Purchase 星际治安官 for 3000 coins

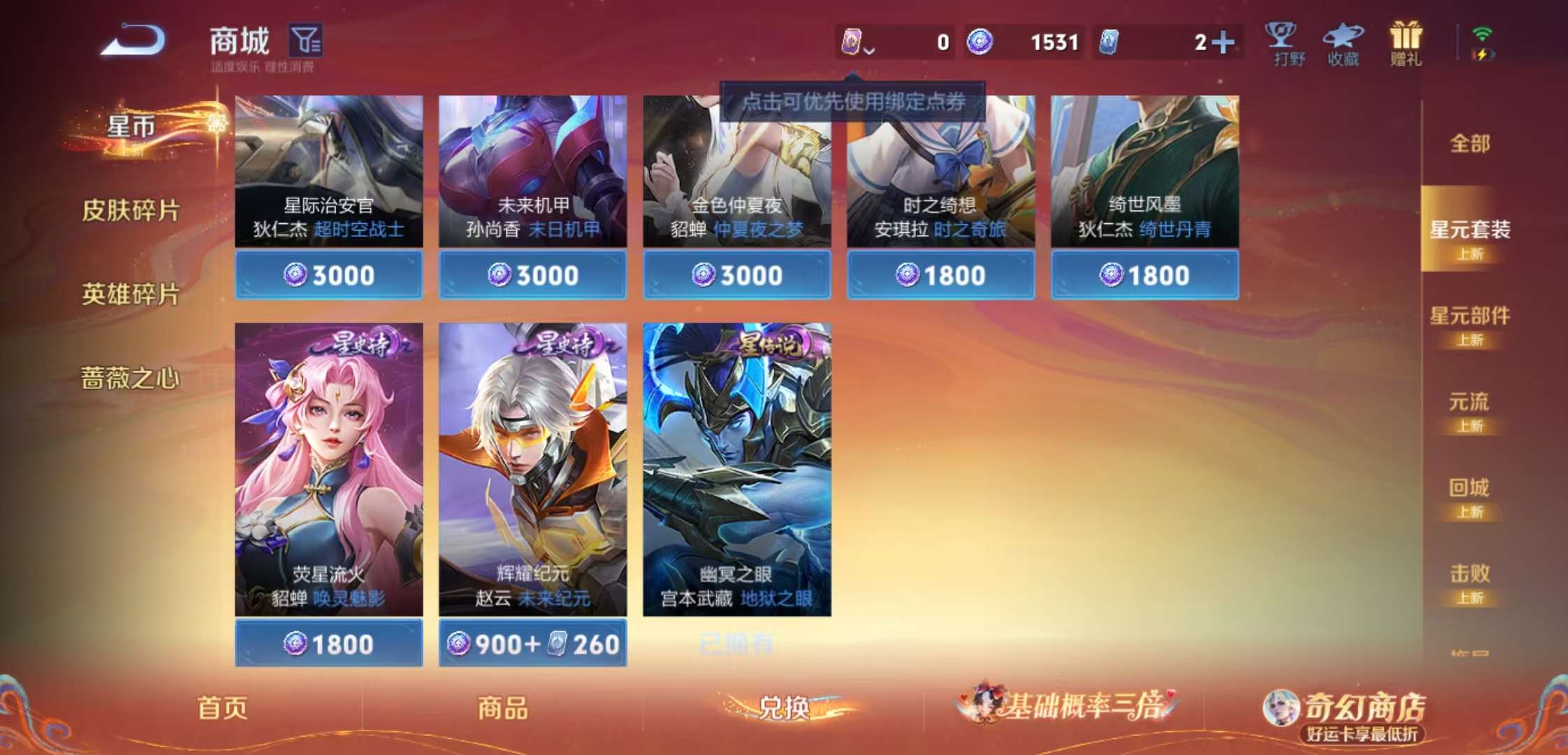(328, 275)
